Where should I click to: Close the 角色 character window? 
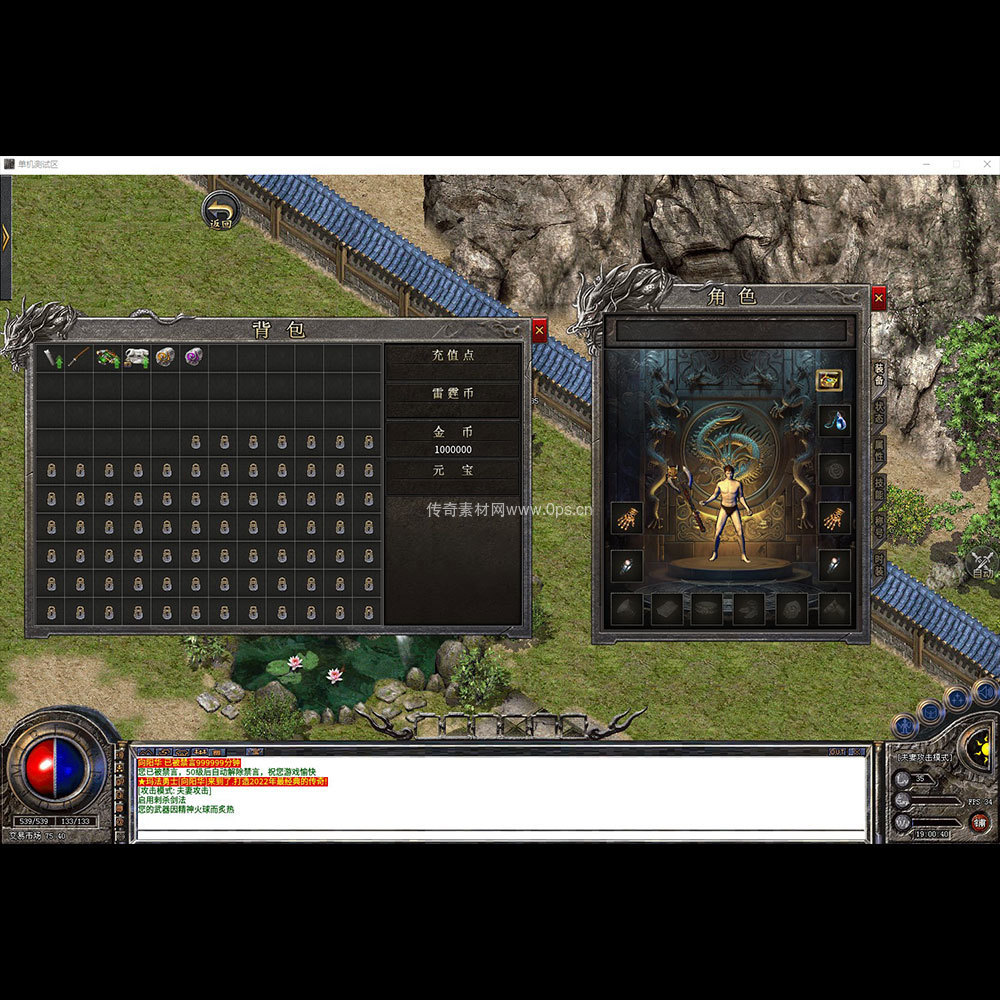pos(878,297)
